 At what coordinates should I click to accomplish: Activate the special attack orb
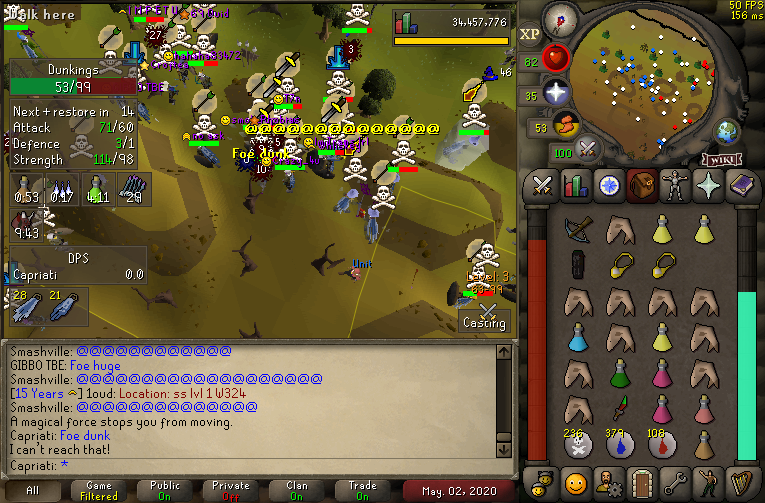[589, 150]
